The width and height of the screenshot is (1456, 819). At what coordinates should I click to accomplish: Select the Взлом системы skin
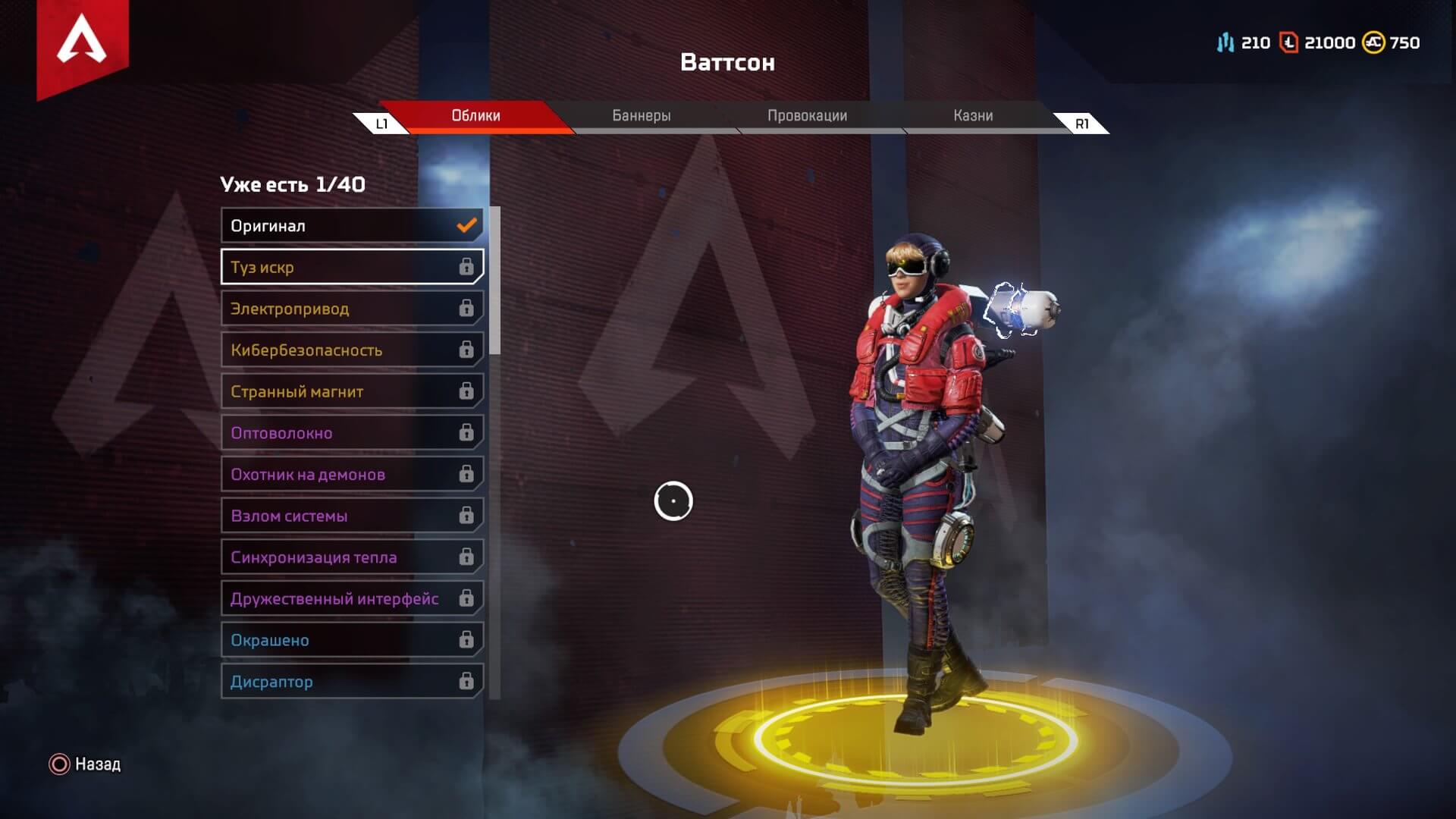coord(341,515)
